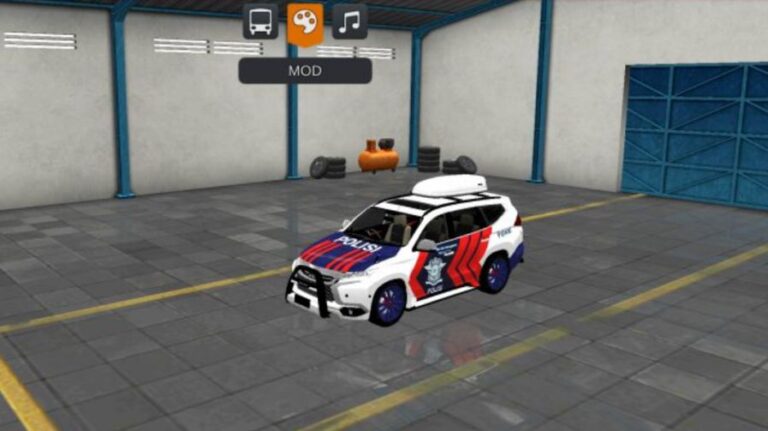Open the bus vehicle selection tab
Image resolution: width=768 pixels, height=431 pixels.
(x=260, y=22)
